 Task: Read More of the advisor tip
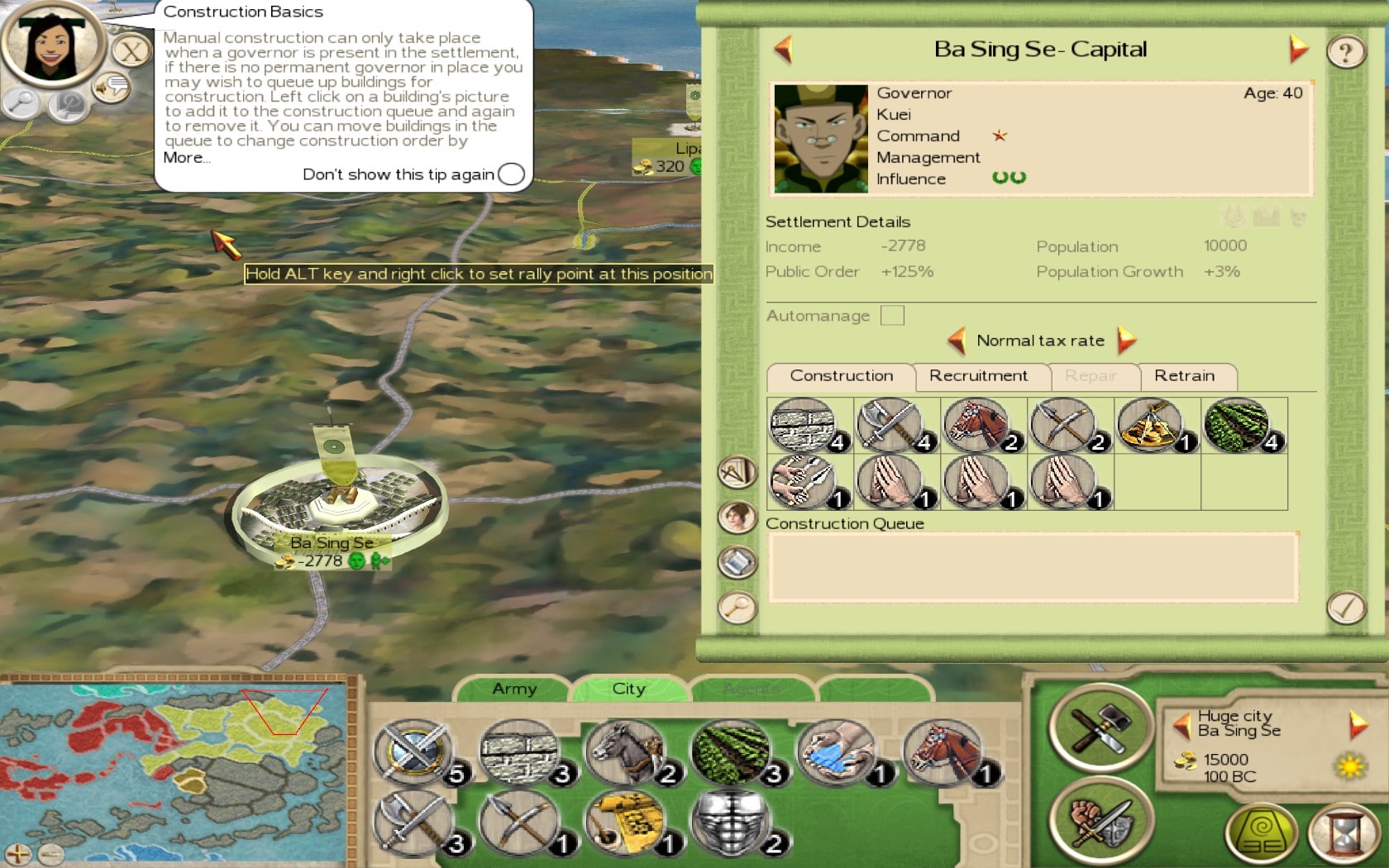[186, 158]
